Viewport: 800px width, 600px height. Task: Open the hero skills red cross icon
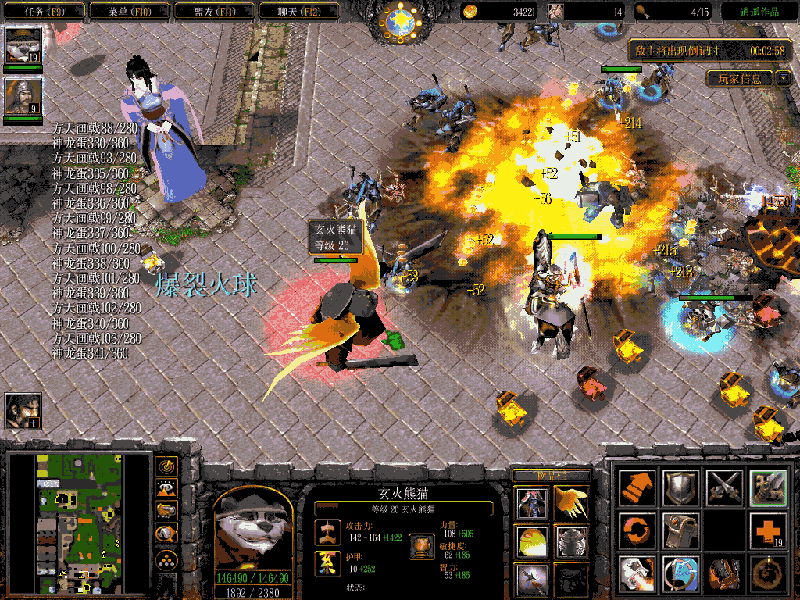coord(768,530)
